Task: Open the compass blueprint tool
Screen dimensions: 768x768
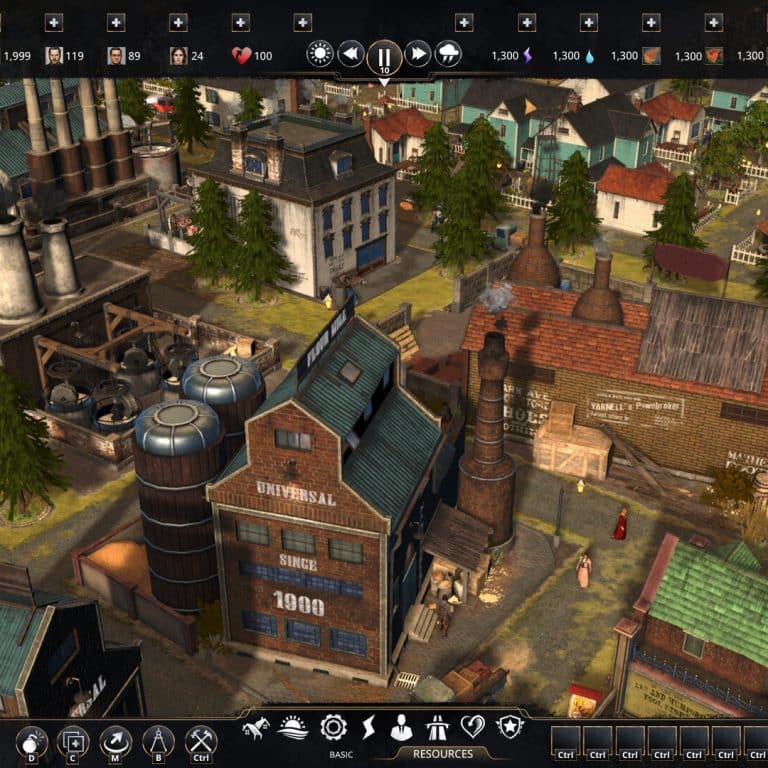Action: [158, 742]
